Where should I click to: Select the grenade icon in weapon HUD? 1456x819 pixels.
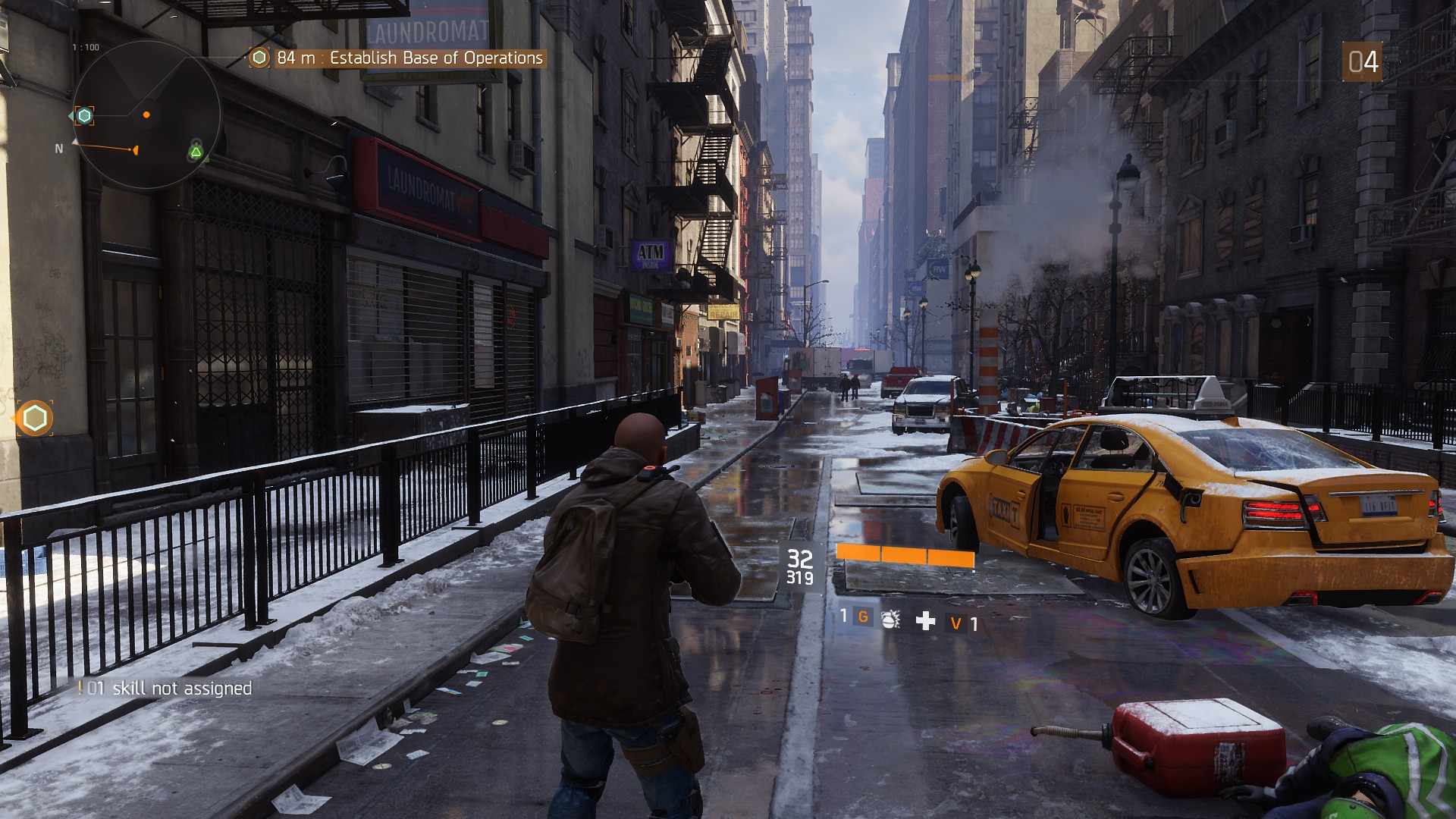pos(891,620)
